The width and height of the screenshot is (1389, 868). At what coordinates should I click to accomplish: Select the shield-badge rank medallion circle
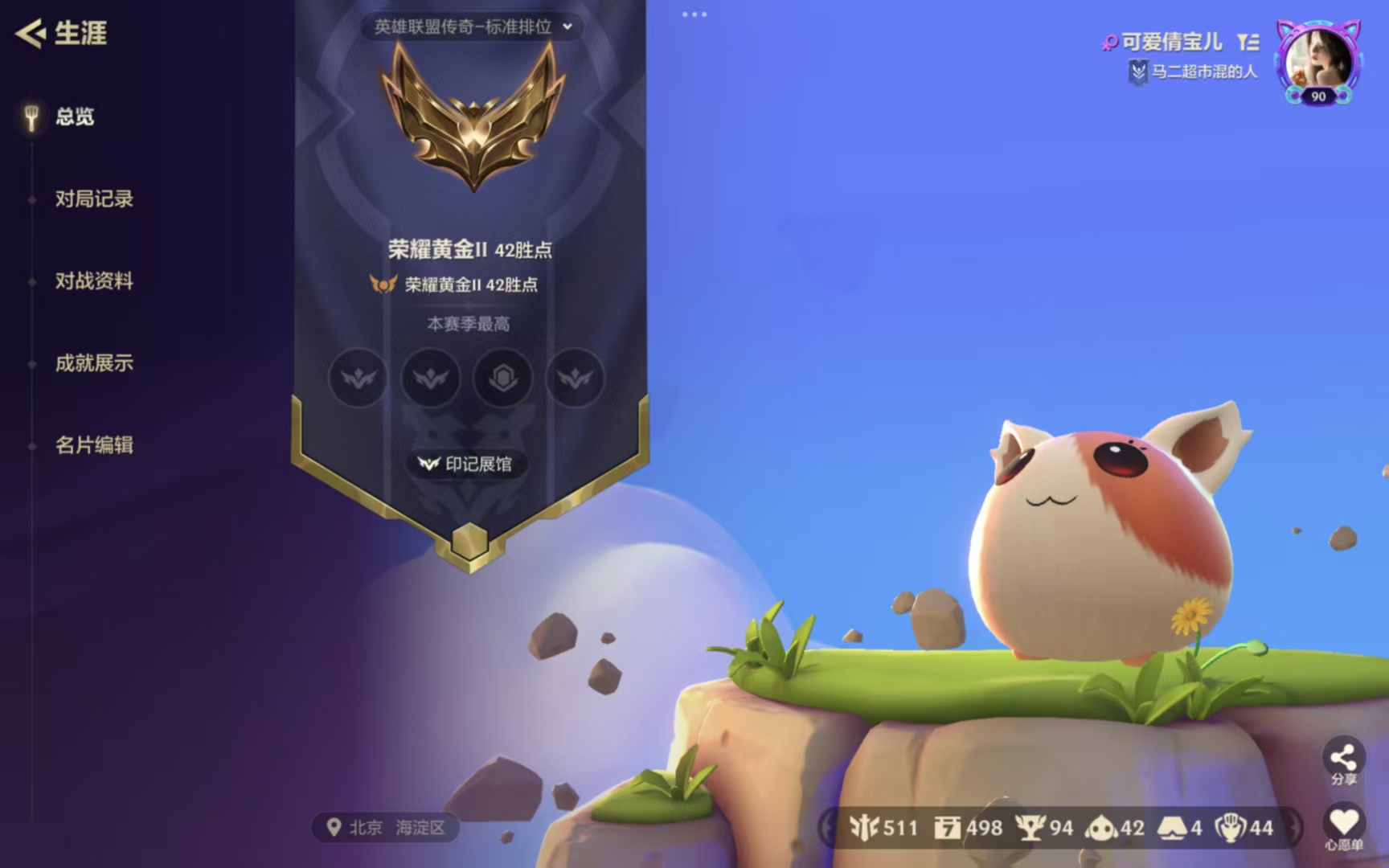(x=502, y=379)
